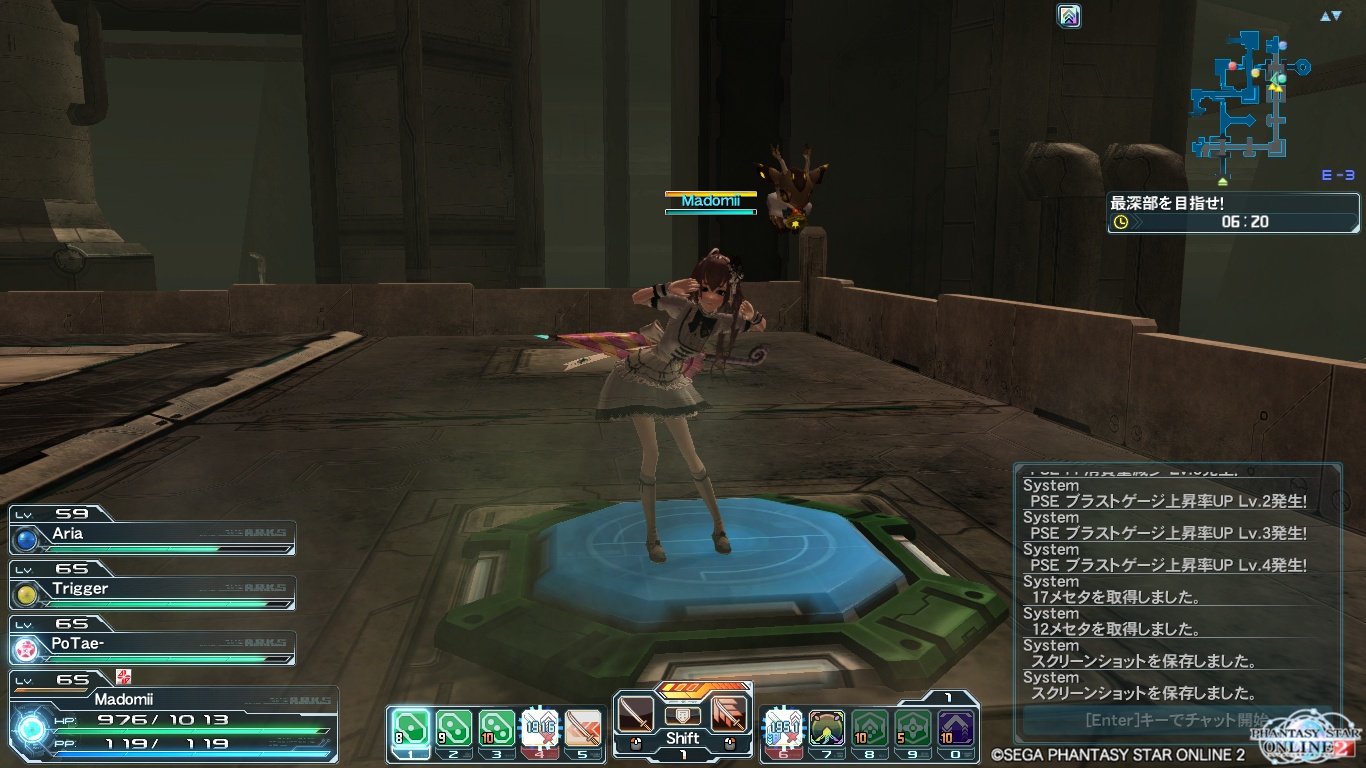Use the crosshair green item in slot 9
1366x768 pixels.
pyautogui.click(x=913, y=728)
